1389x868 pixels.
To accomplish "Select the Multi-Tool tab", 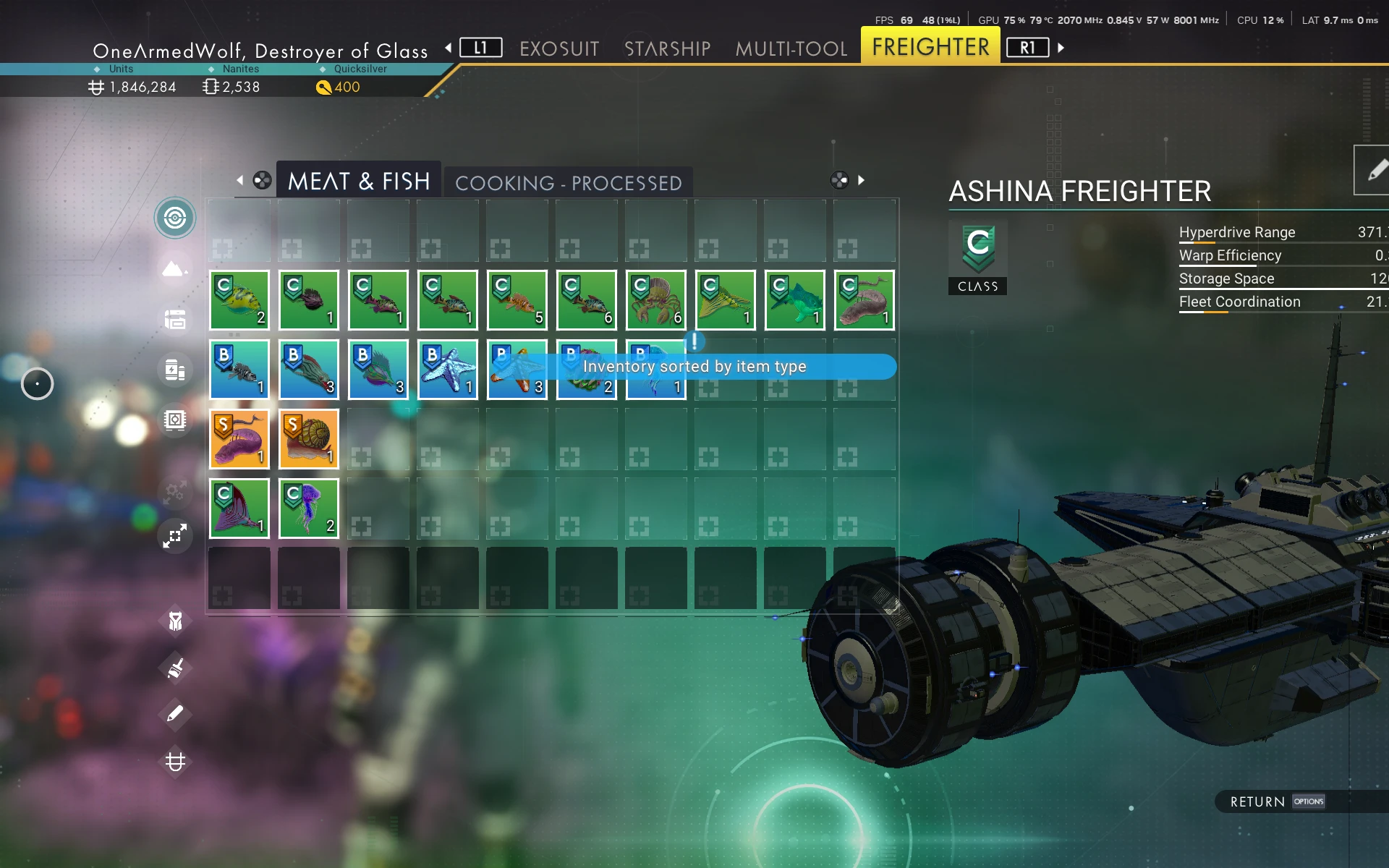I will click(x=791, y=48).
